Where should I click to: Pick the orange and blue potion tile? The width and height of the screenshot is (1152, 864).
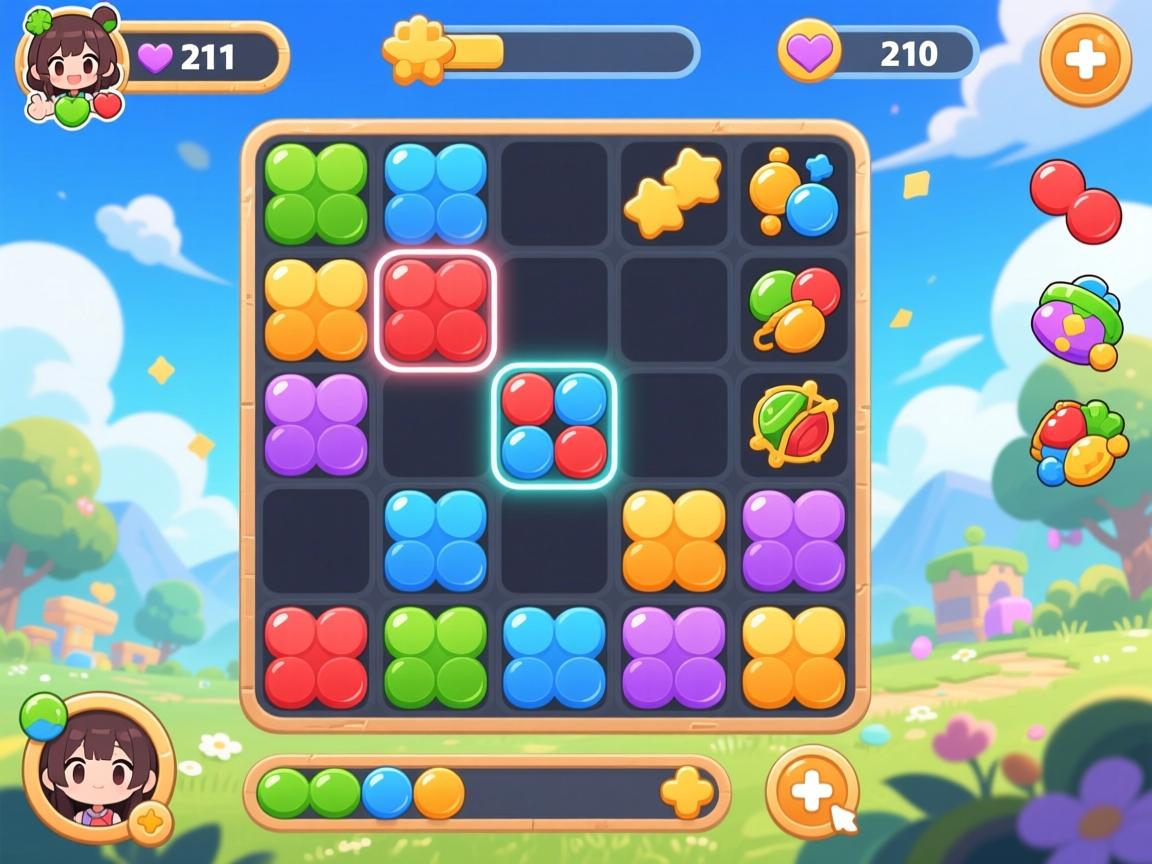tap(793, 193)
